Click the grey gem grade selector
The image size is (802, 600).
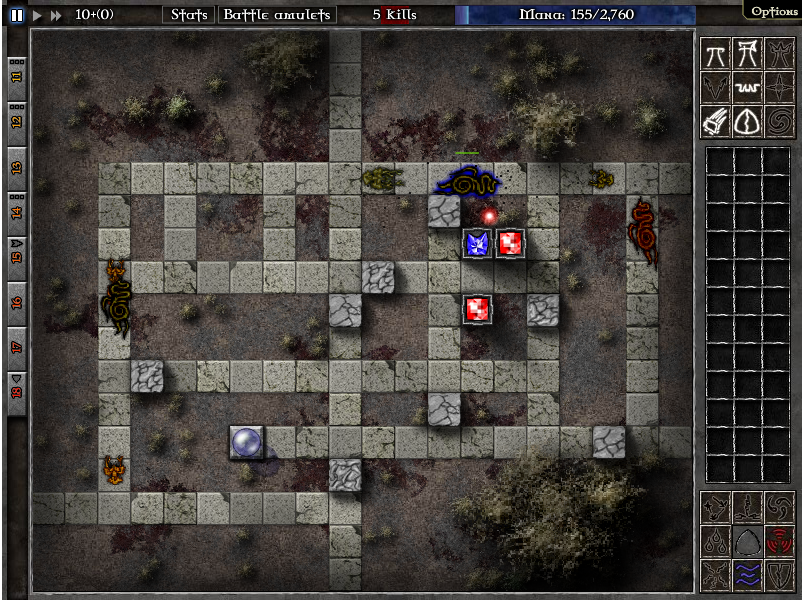(746, 541)
